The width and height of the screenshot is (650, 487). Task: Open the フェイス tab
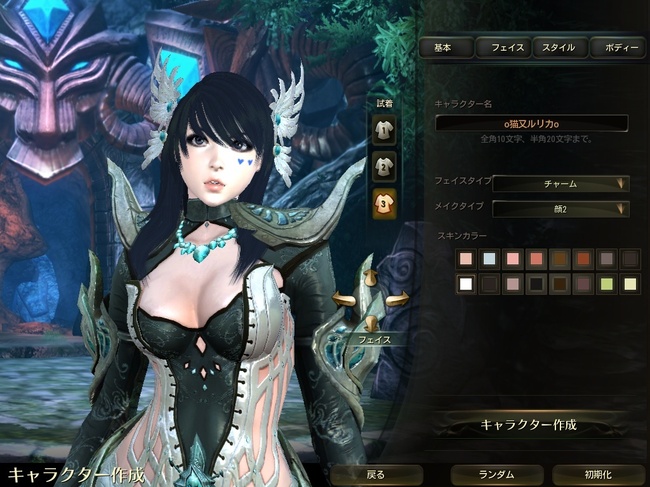(502, 47)
